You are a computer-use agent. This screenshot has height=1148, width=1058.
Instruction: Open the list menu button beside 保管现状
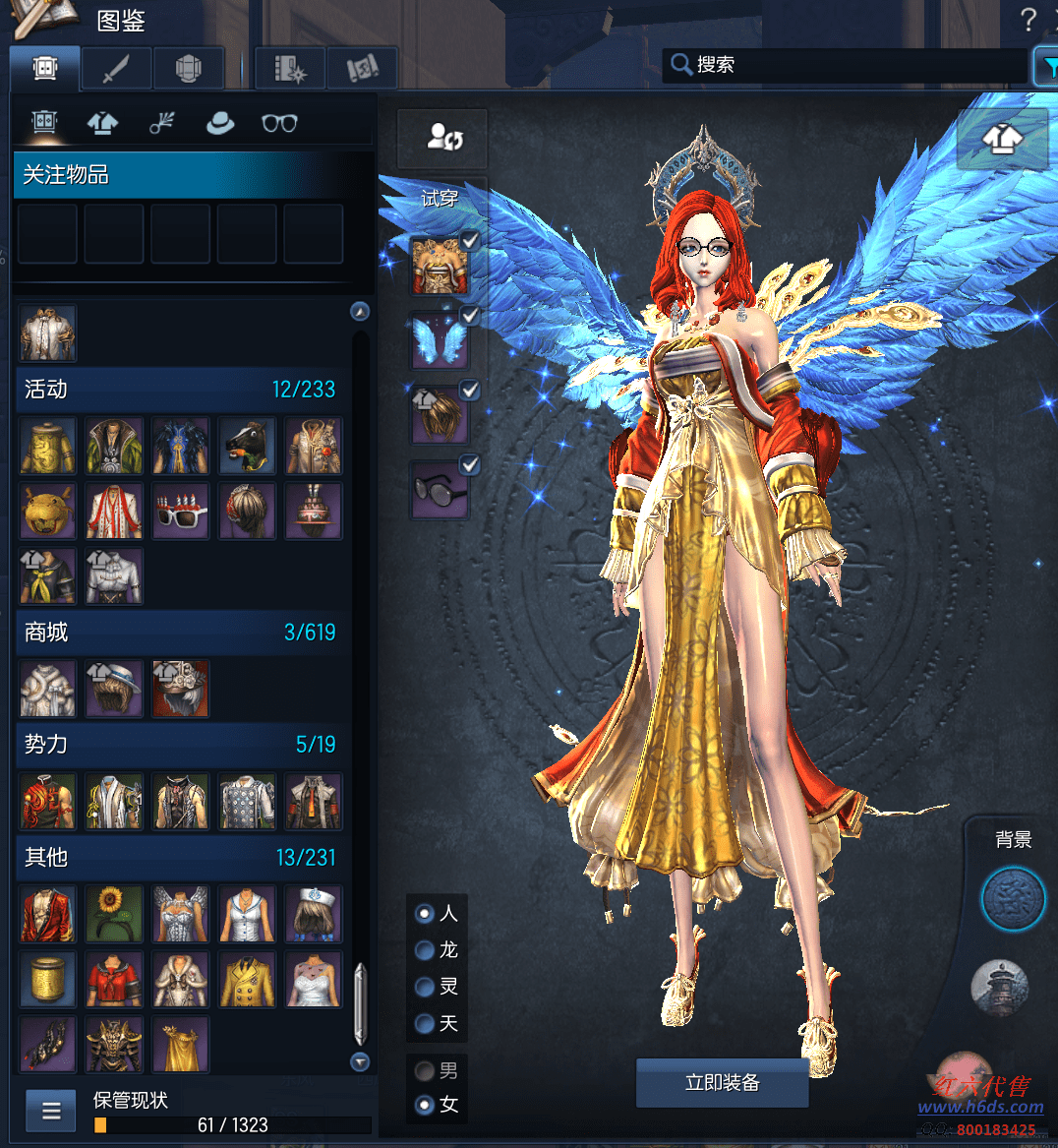point(51,1112)
